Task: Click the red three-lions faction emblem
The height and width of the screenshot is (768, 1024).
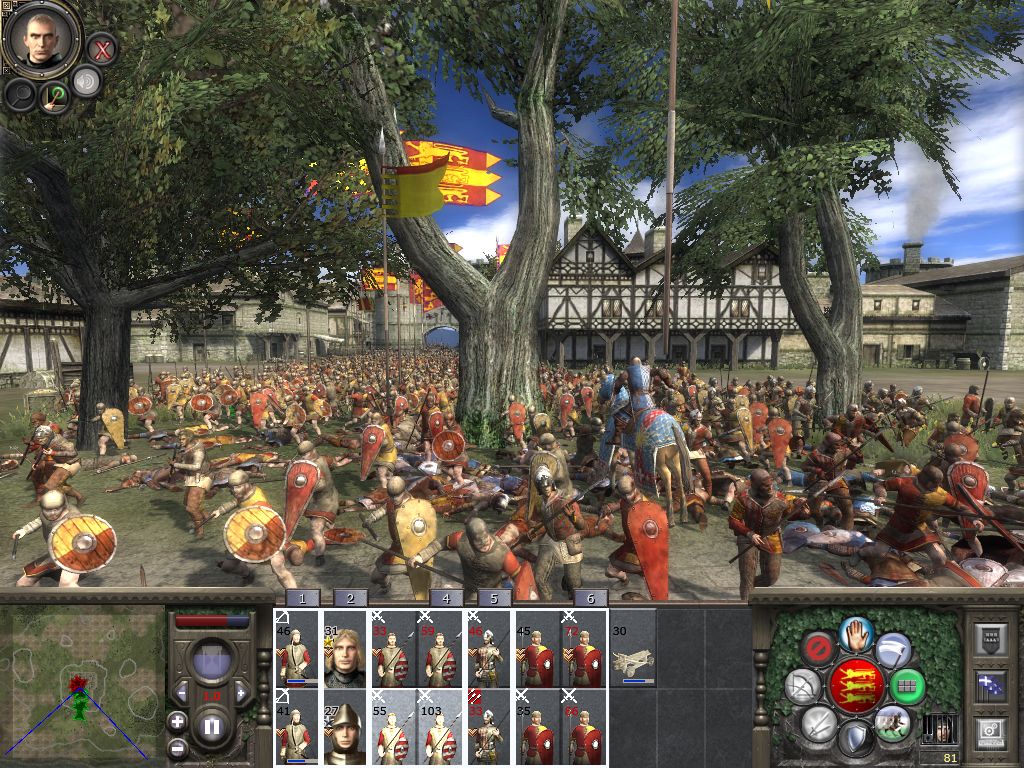Action: click(855, 685)
